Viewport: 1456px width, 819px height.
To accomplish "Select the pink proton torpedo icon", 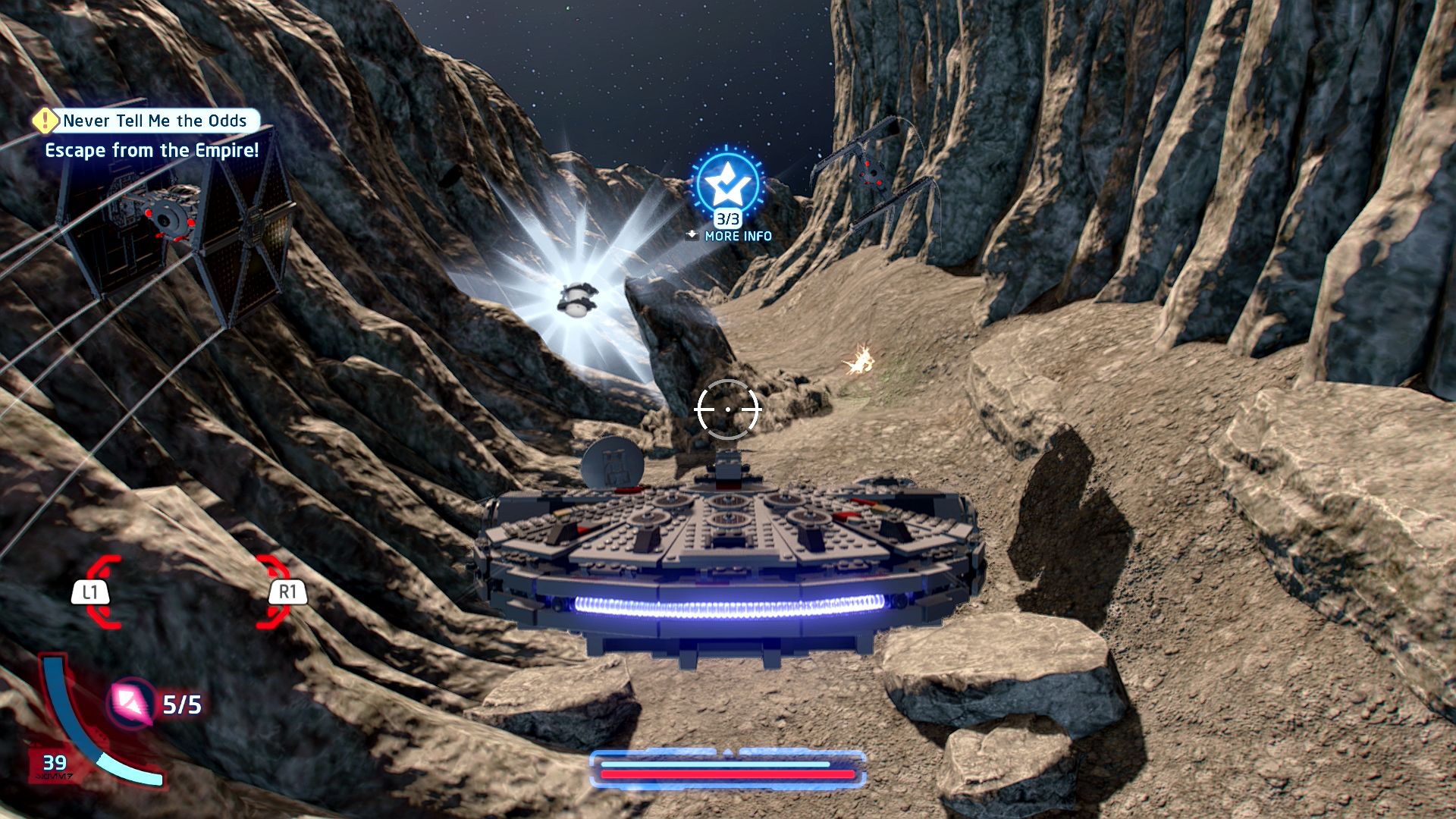I will click(x=132, y=702).
